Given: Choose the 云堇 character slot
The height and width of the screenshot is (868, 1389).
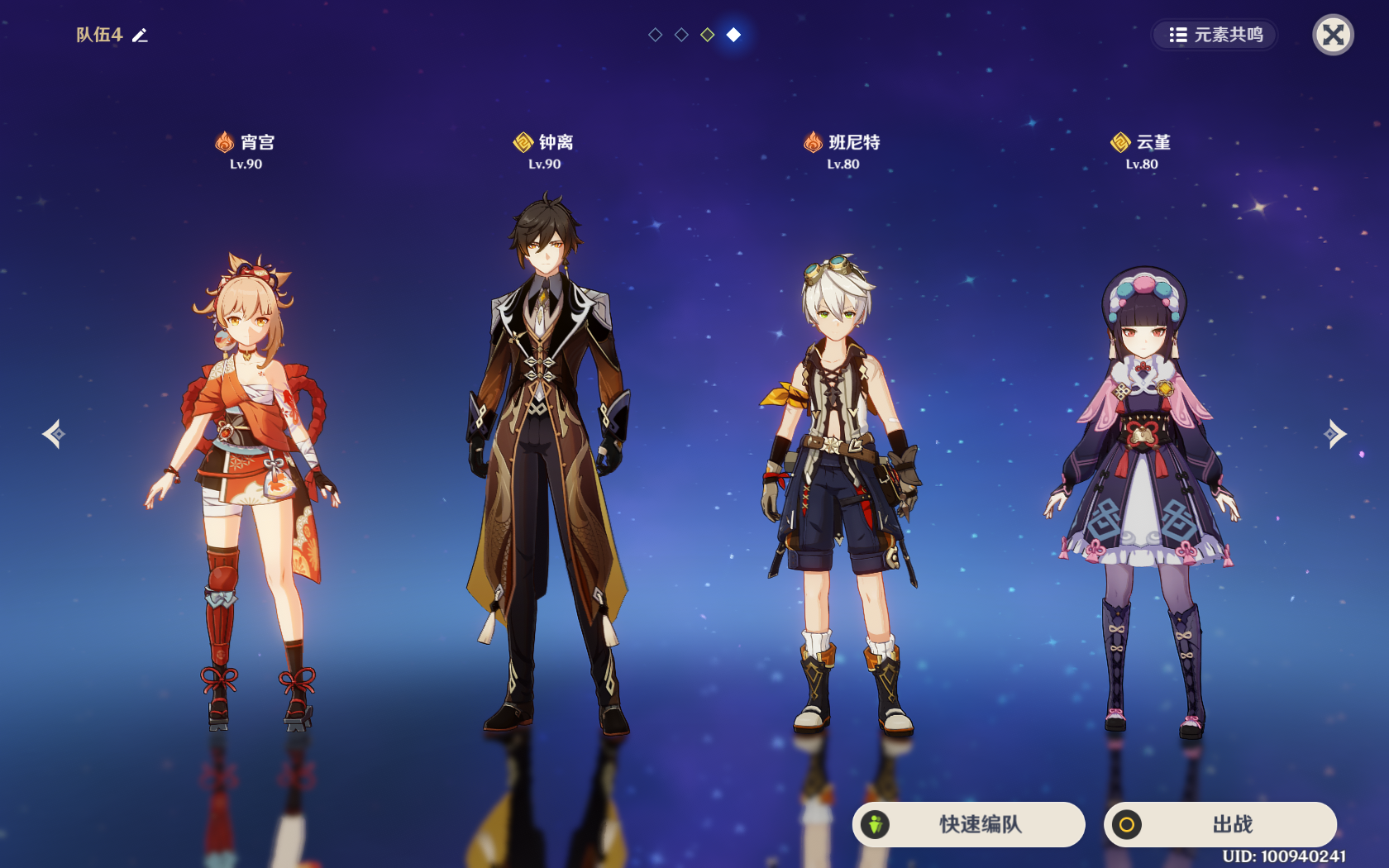Looking at the screenshot, I should tap(1142, 496).
